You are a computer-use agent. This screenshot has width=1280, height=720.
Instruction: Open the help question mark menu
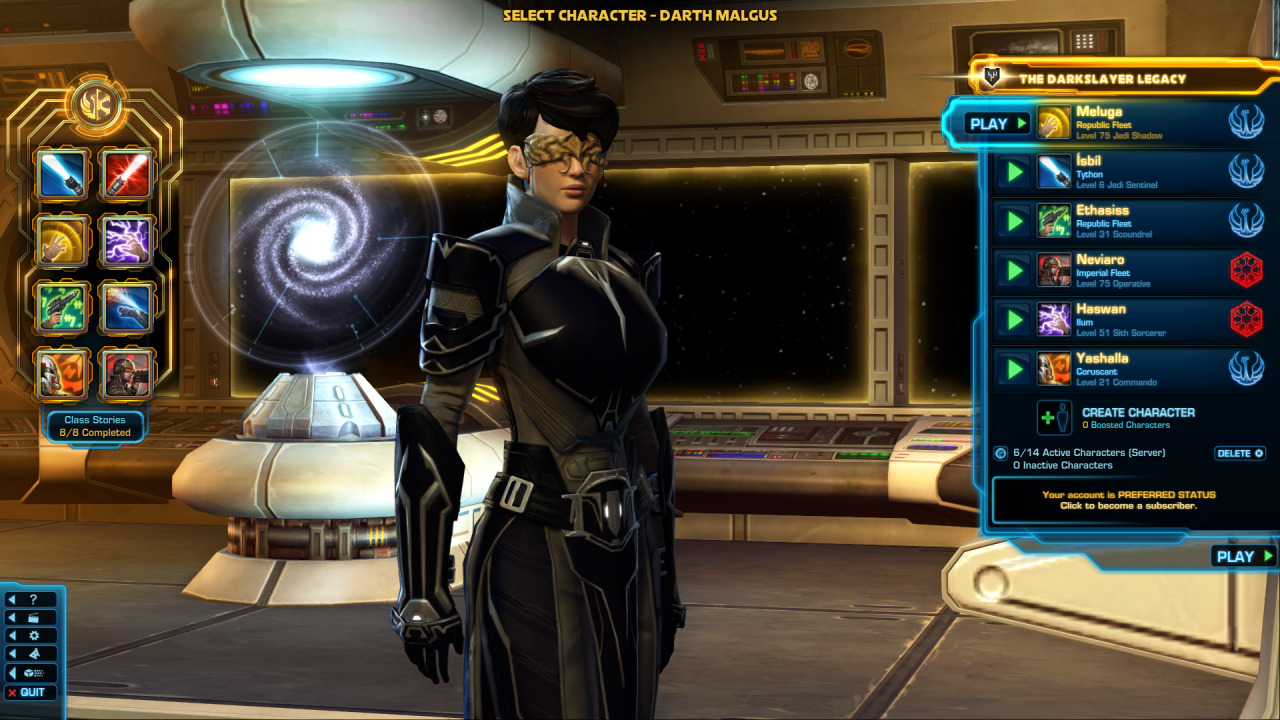coord(32,599)
